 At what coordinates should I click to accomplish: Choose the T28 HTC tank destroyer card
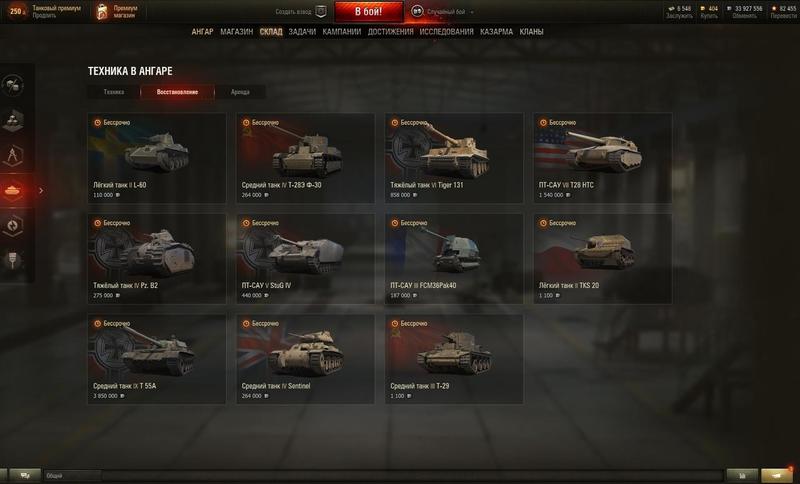coord(603,158)
